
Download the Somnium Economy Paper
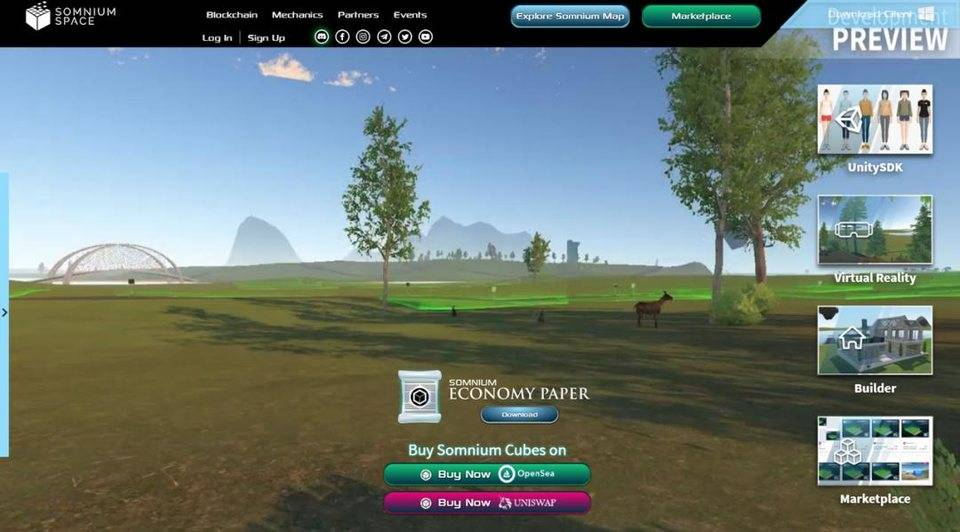(x=519, y=414)
